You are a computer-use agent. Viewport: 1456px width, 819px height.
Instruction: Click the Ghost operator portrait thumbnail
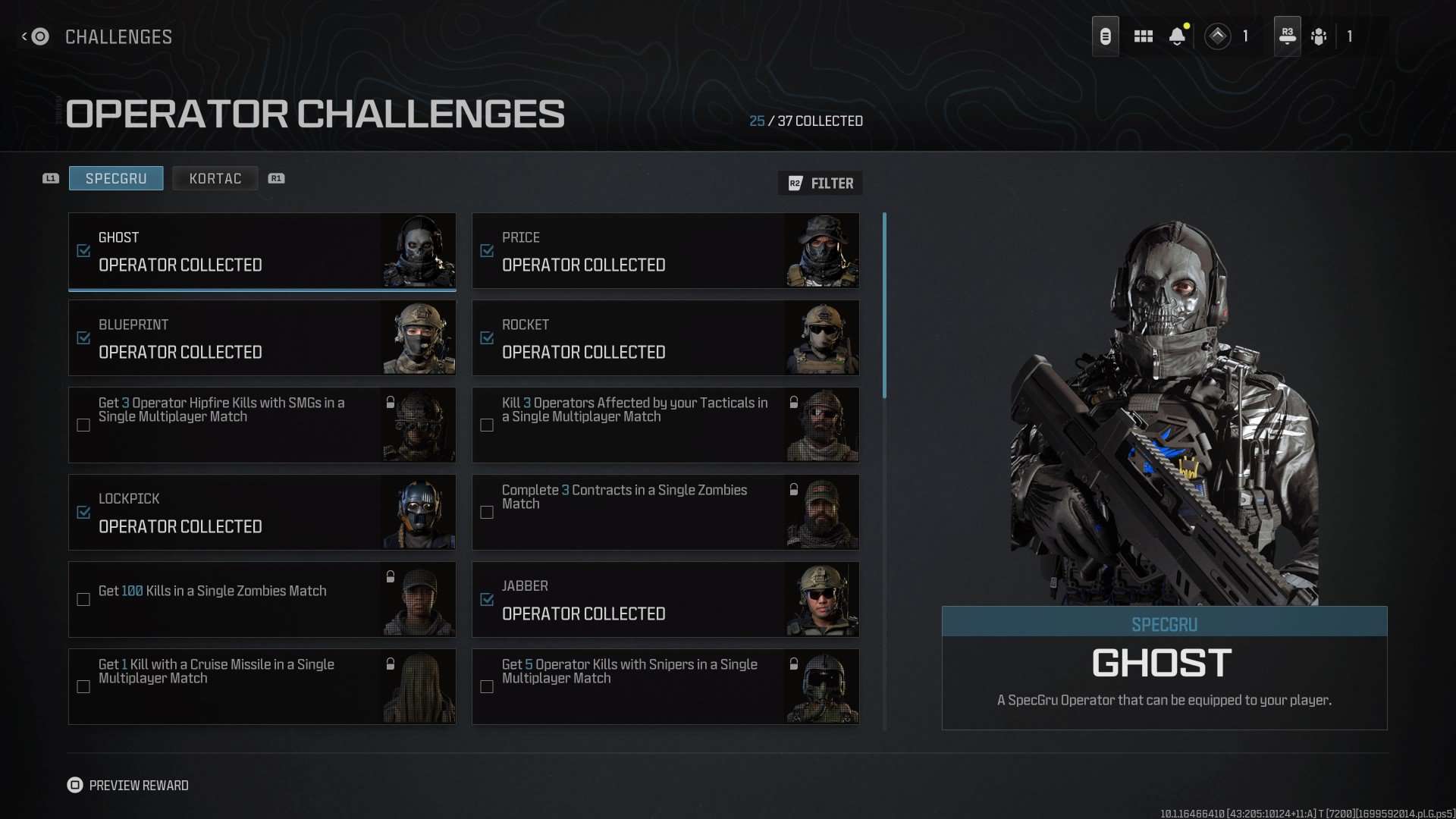pyautogui.click(x=418, y=250)
